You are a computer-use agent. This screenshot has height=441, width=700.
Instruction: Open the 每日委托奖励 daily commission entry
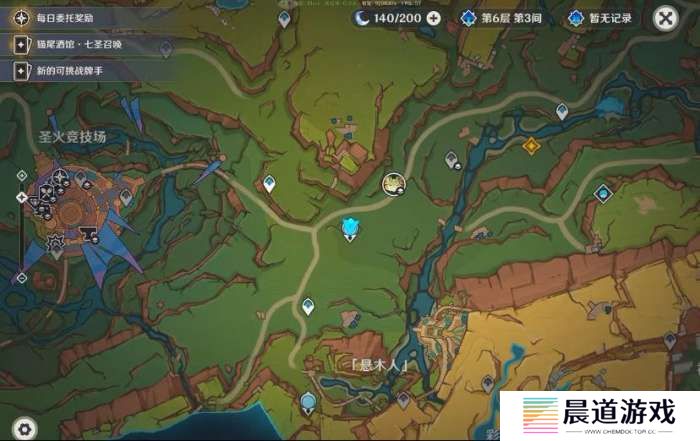tap(62, 18)
